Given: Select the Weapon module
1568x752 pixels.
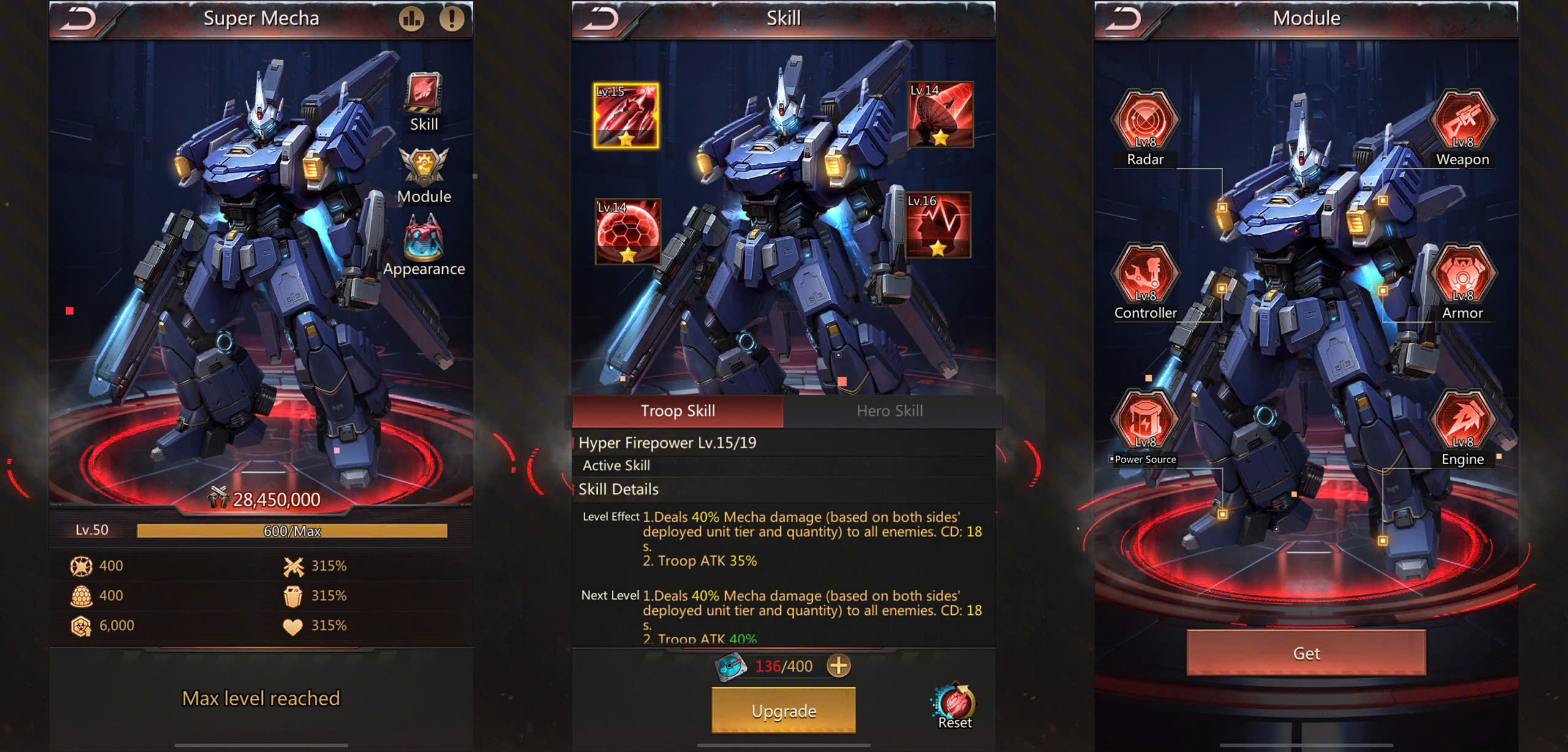Looking at the screenshot, I should point(1462,122).
